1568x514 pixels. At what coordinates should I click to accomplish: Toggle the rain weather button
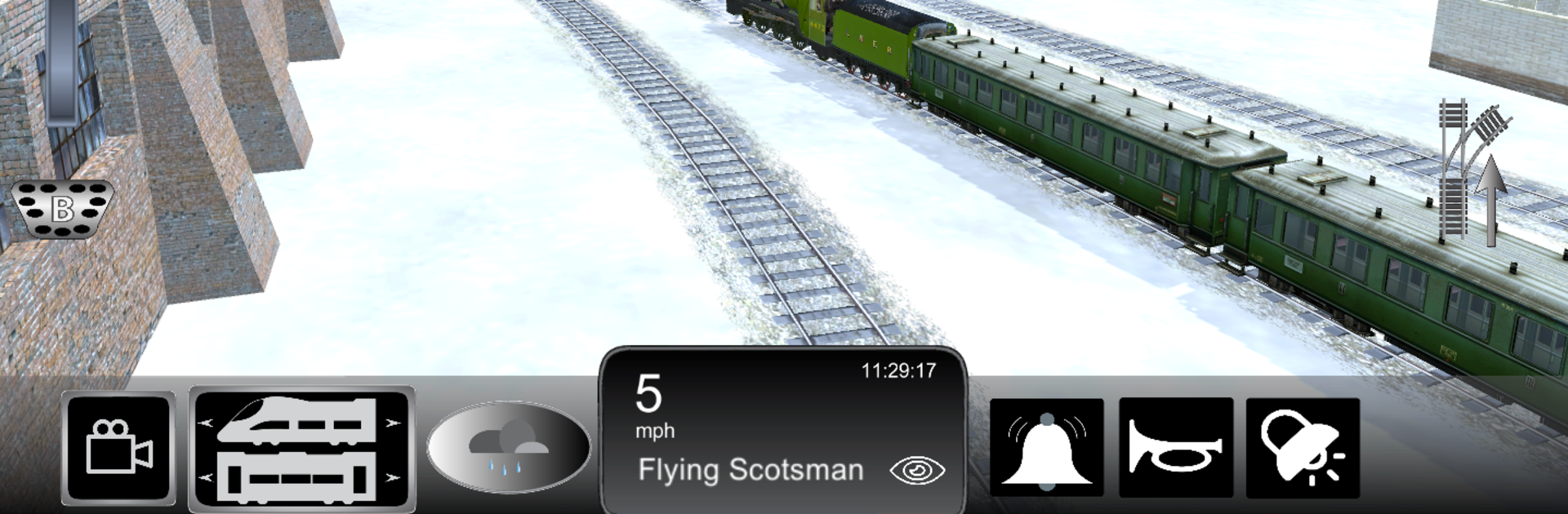tap(508, 447)
